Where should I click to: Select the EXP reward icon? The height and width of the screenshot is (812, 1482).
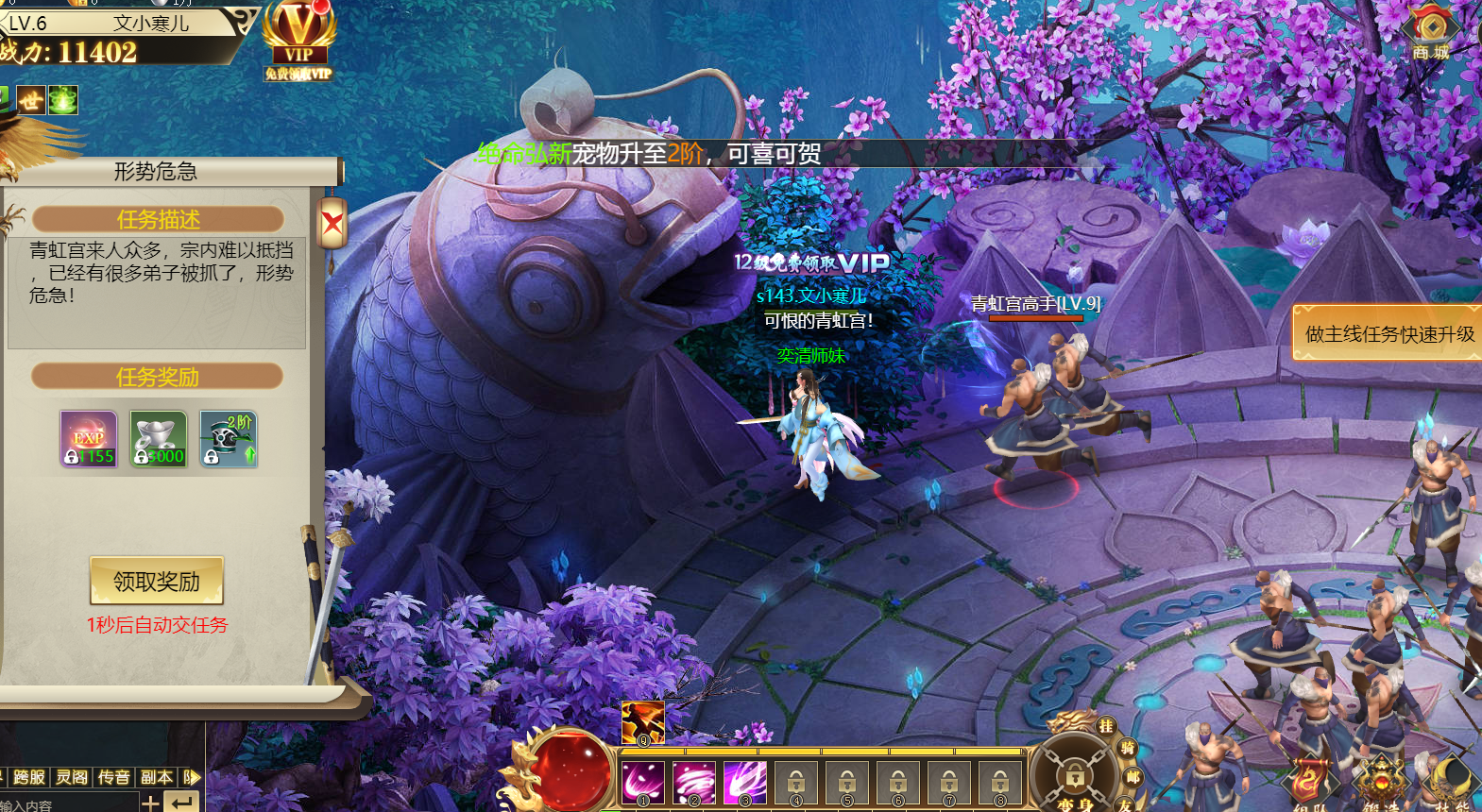89,439
